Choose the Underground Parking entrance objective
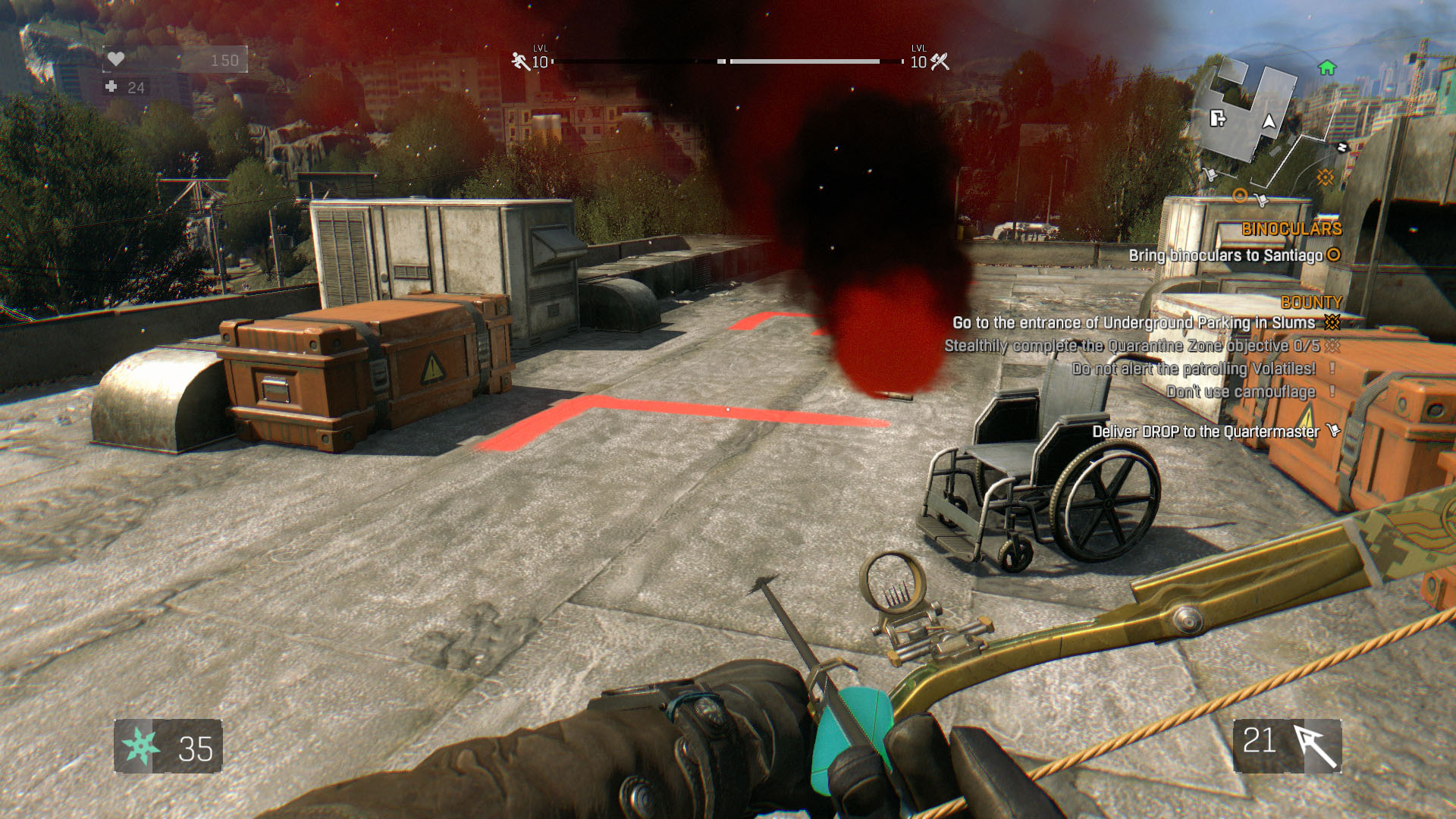 coord(1134,323)
